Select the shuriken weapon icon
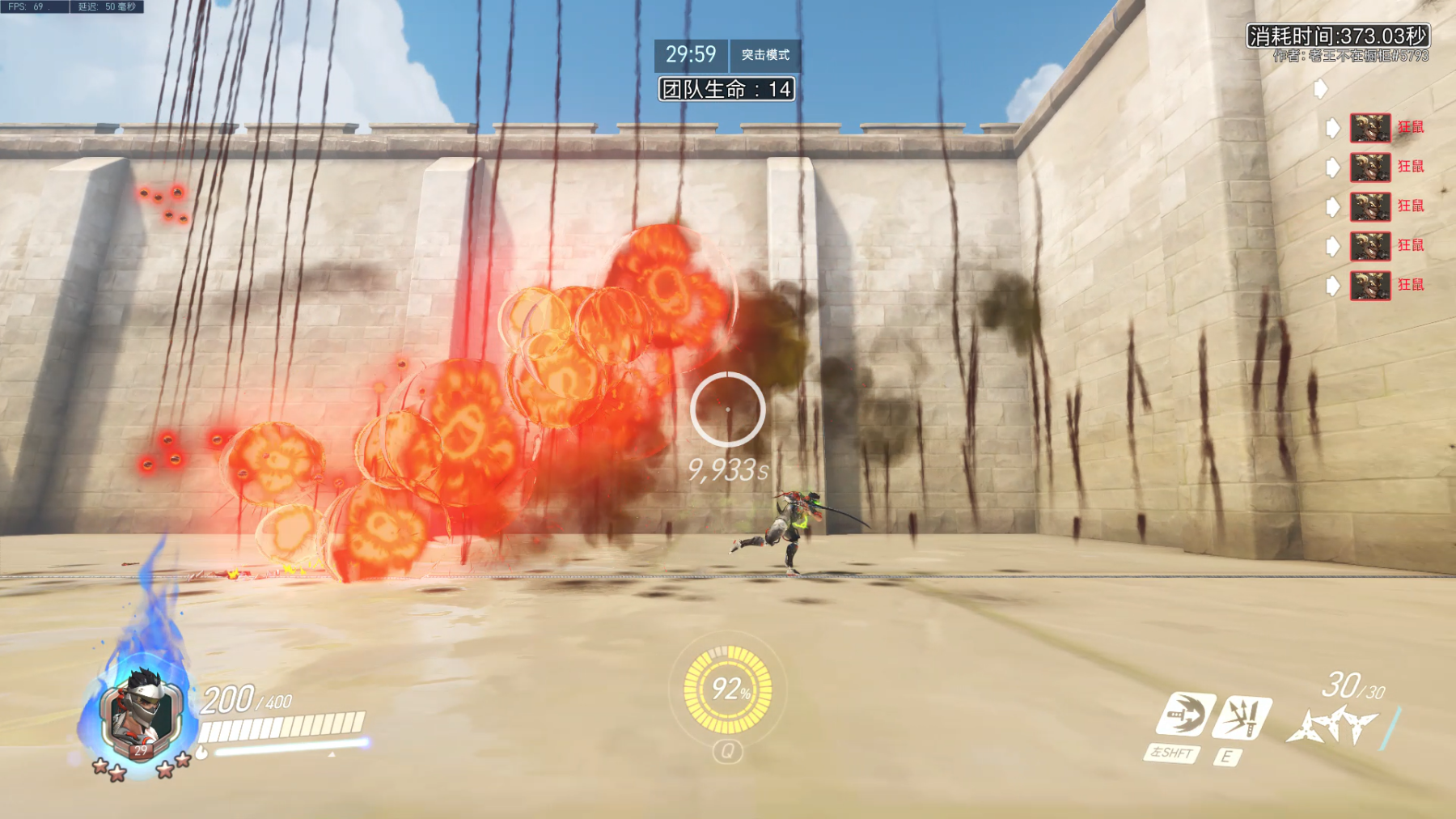The height and width of the screenshot is (819, 1456). tap(1332, 724)
